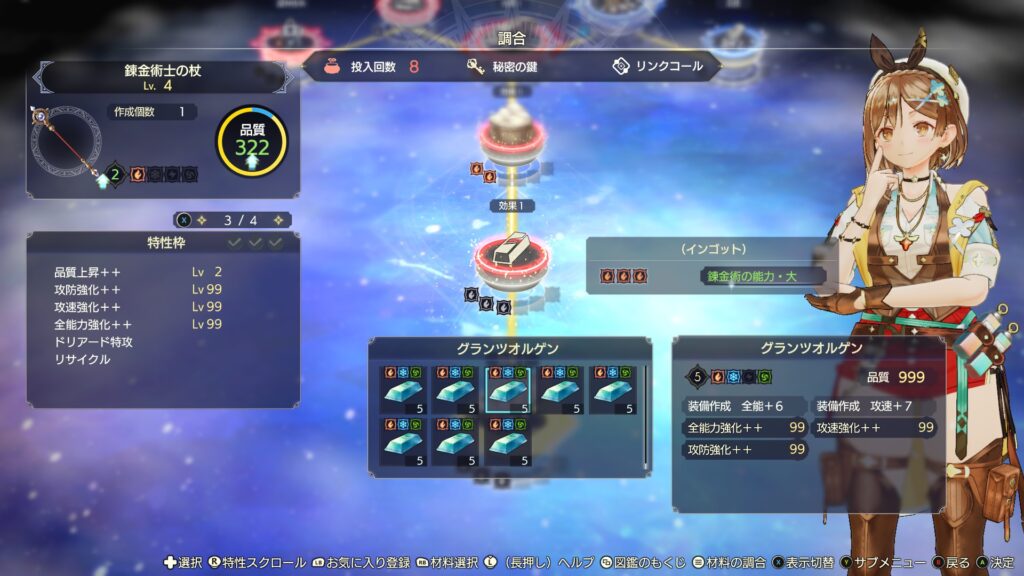Viewport: 1024px width, 576px height.
Task: Select the highlighted Grand Orgen ingot slot
Action: [x=509, y=390]
